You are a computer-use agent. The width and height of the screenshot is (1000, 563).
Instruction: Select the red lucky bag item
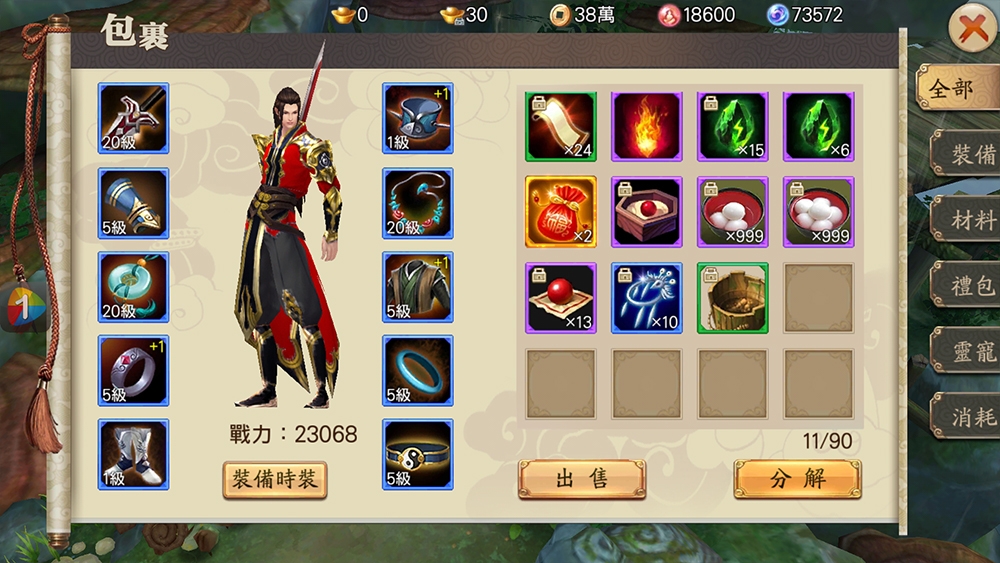560,212
